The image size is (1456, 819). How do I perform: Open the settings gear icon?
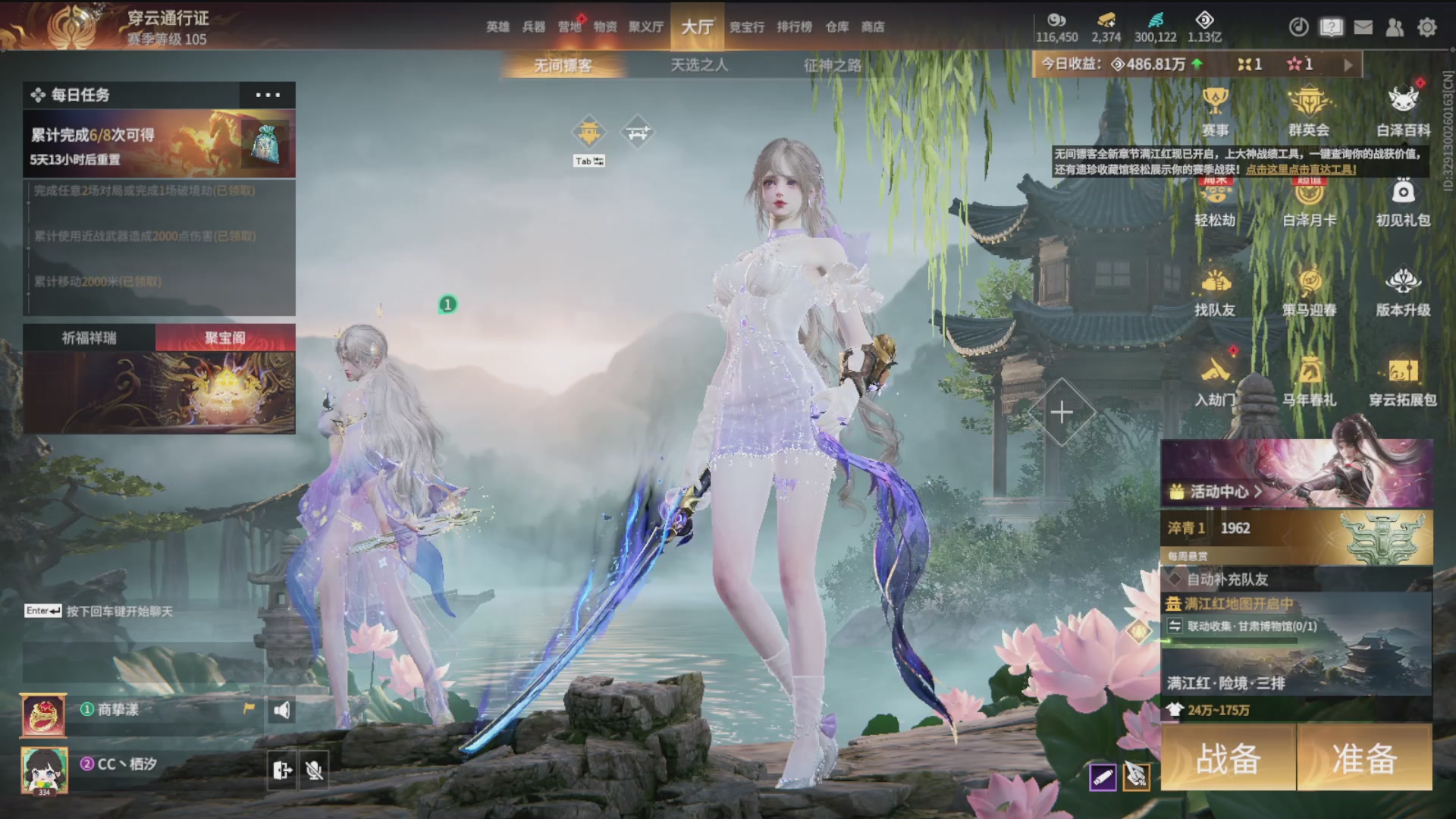(x=1427, y=27)
